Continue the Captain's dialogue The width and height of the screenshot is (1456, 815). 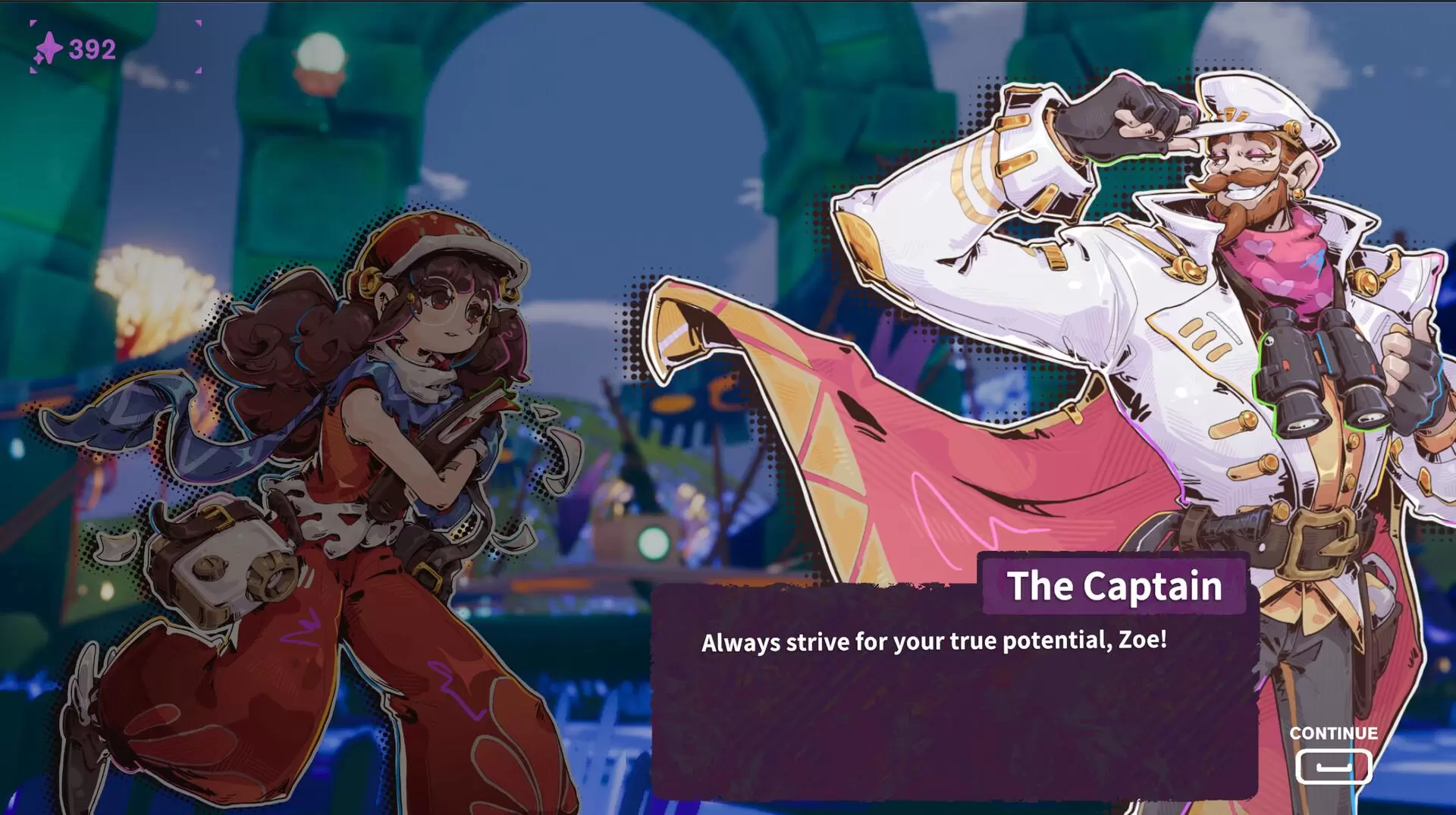pos(1333,765)
